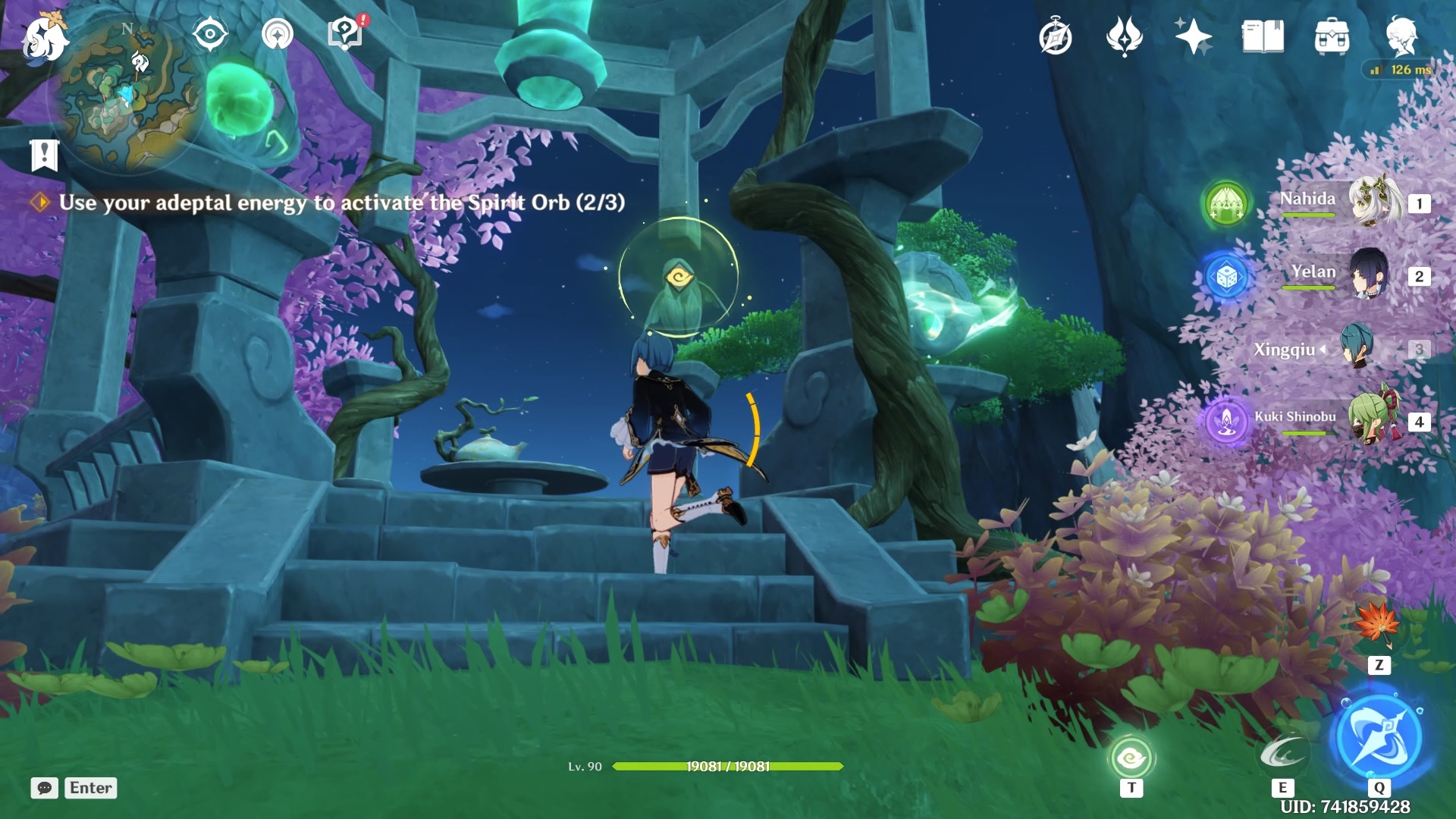Open the Quests compass icon top right
This screenshot has height=819, width=1456.
(1057, 34)
